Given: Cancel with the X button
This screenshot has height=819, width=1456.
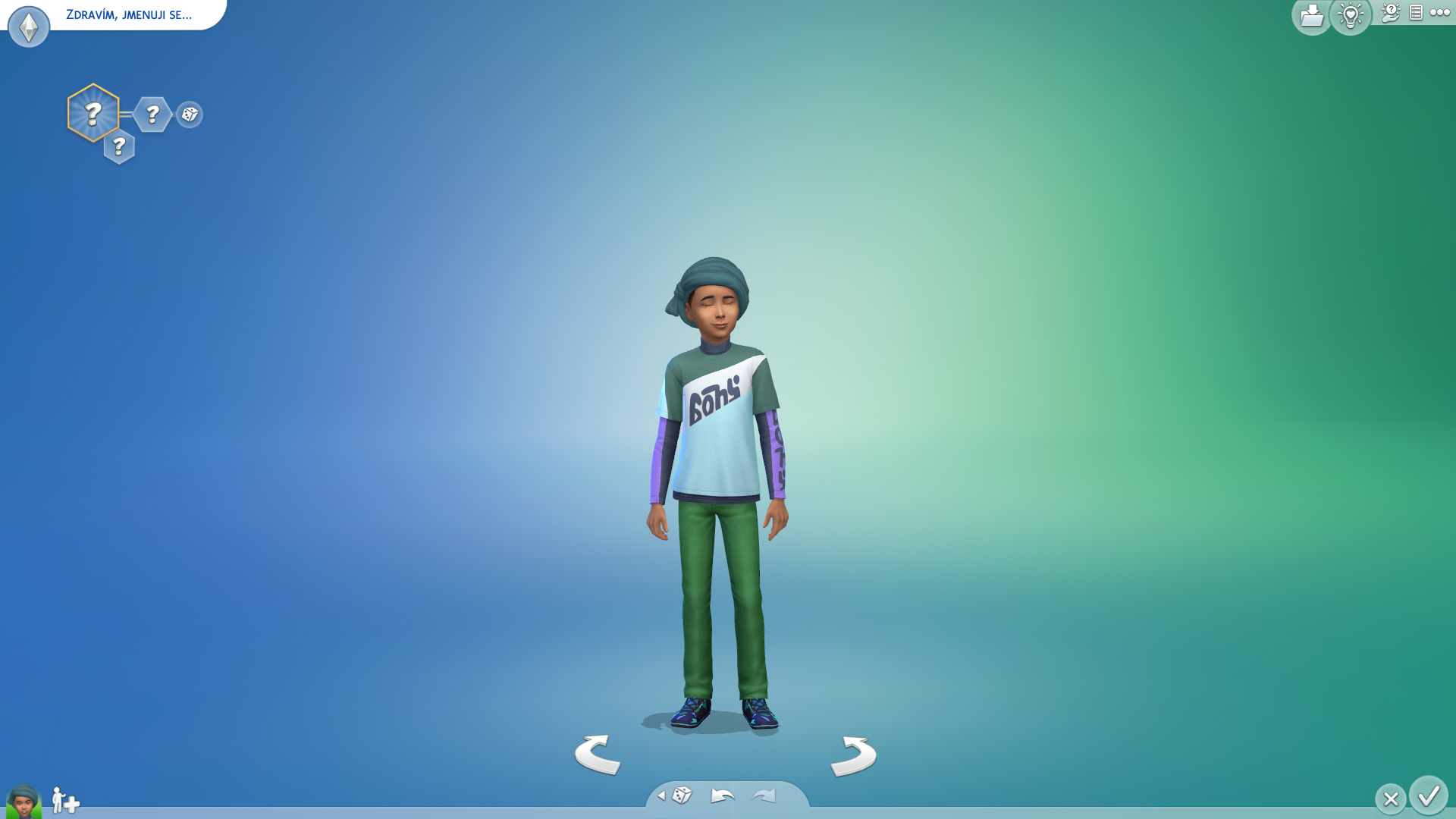Looking at the screenshot, I should point(1390,799).
